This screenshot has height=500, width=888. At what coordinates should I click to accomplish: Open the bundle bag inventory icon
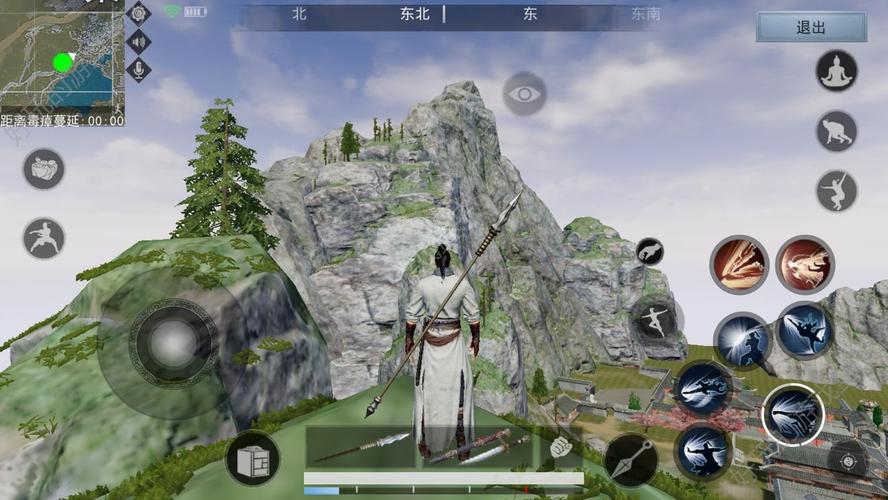pos(44,169)
